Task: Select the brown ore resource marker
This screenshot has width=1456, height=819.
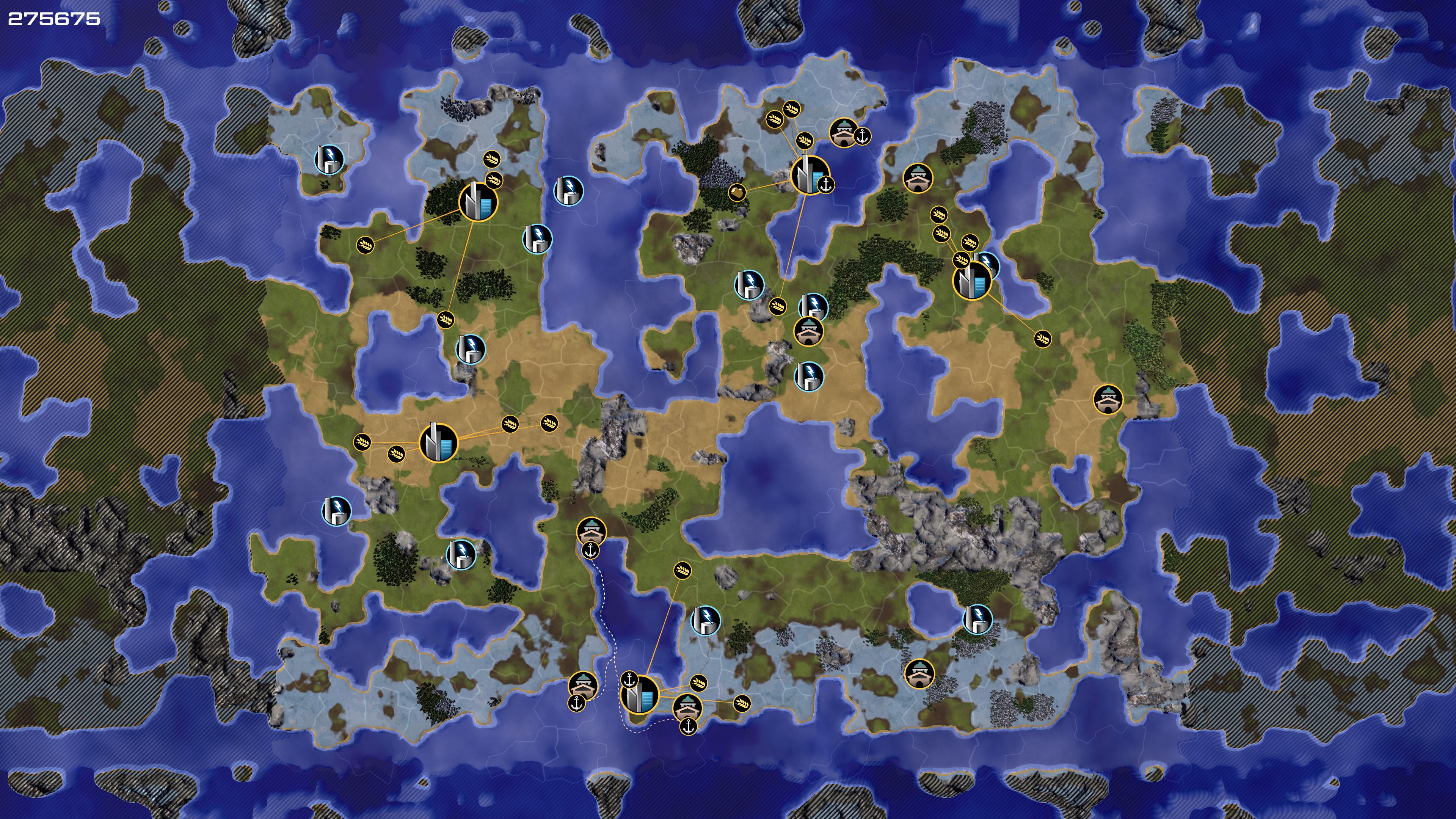Action: [736, 193]
